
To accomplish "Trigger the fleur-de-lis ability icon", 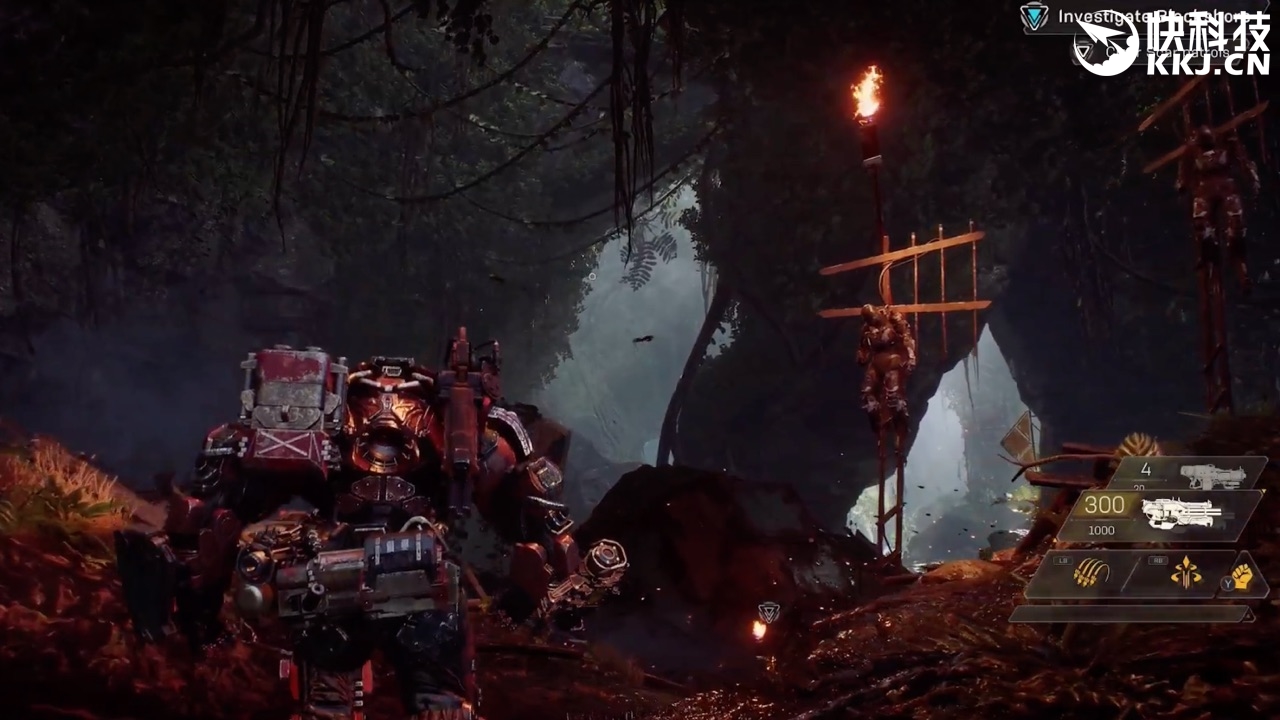I will tap(1186, 573).
